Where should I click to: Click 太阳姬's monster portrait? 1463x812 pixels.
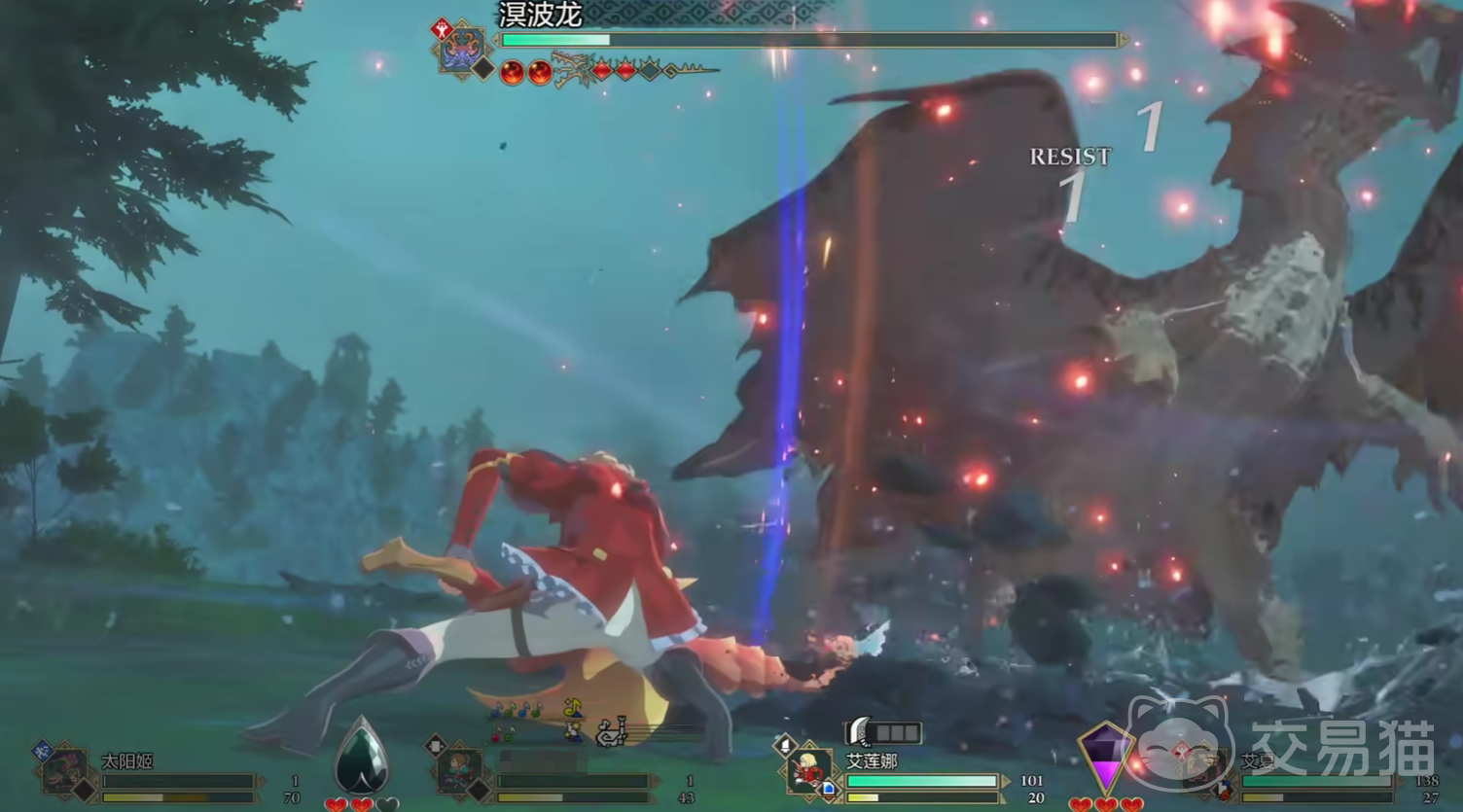pyautogui.click(x=66, y=773)
